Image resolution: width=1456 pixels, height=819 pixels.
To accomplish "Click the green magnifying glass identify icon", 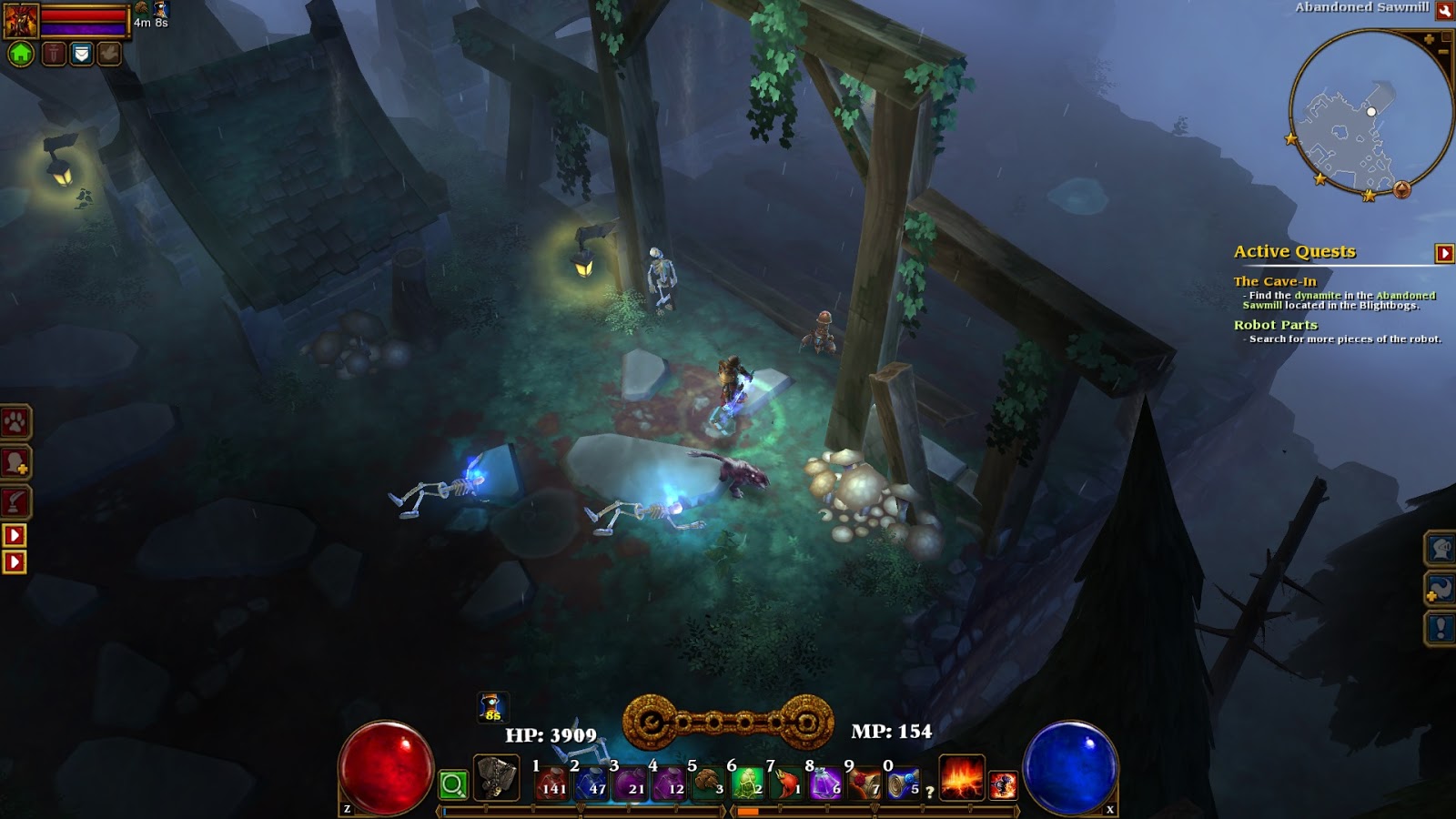I will click(x=453, y=784).
